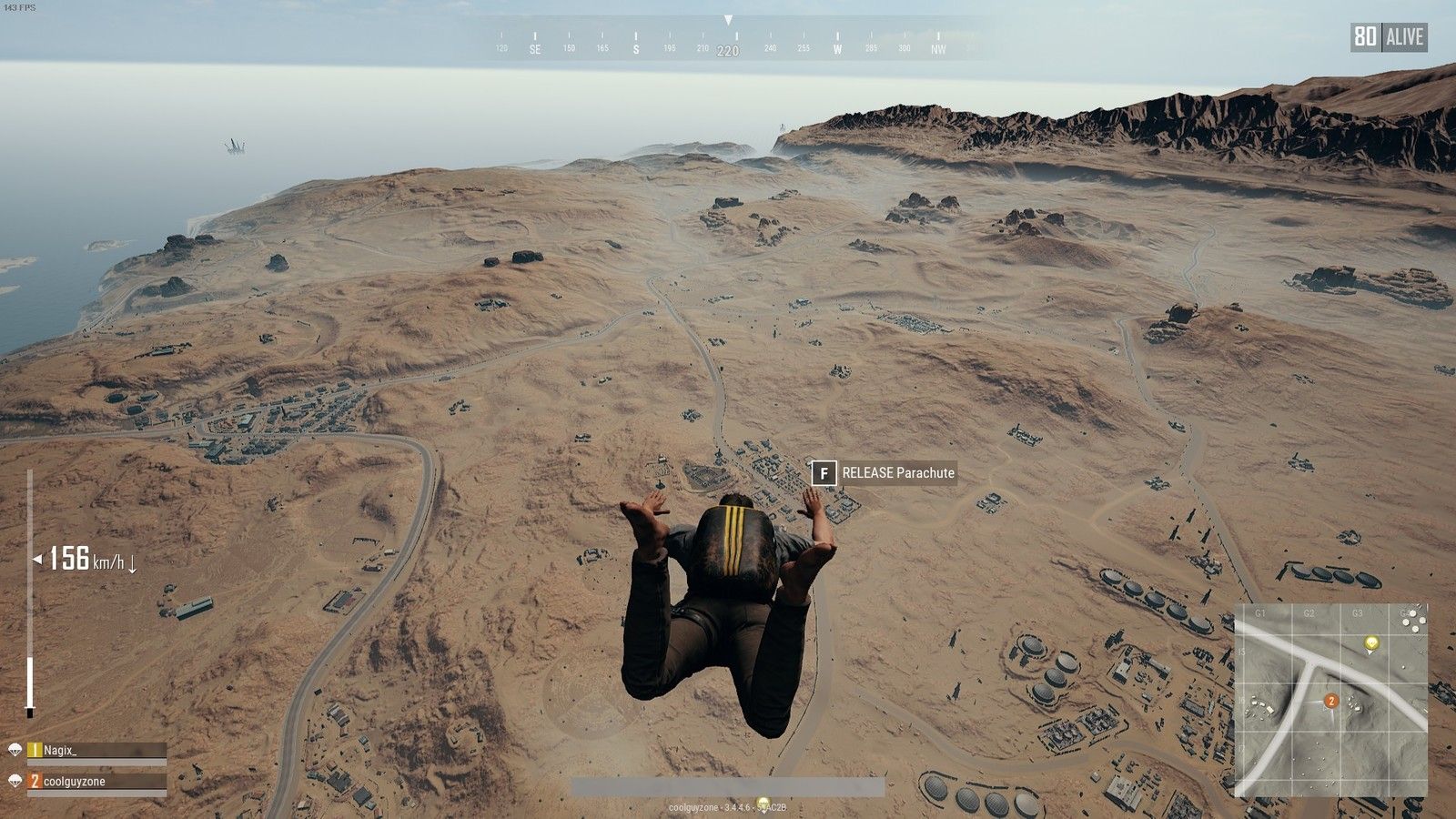Select the orange number 2 badge for coolguyzone

(x=35, y=781)
